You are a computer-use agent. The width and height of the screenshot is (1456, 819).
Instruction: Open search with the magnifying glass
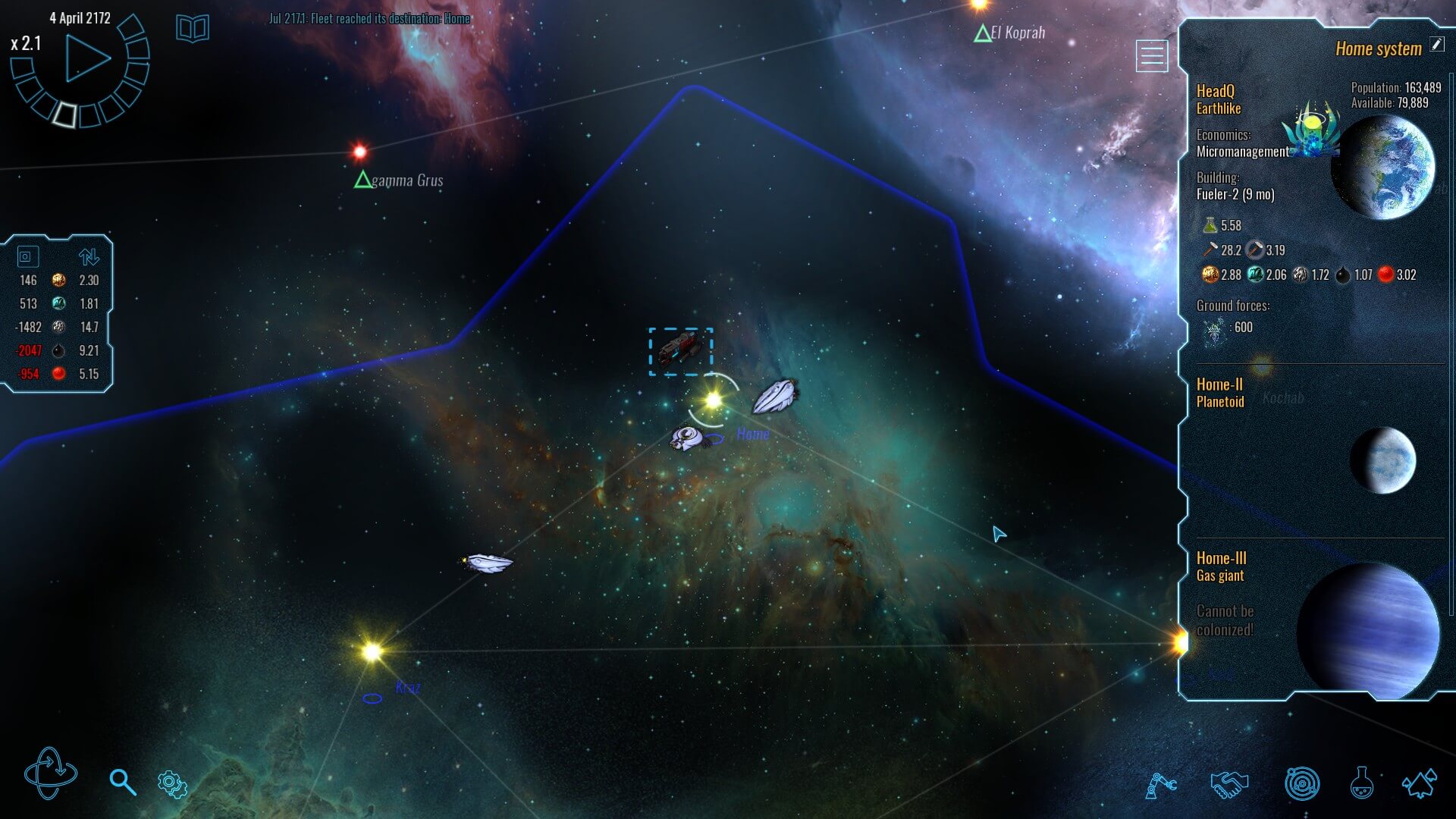point(122,782)
